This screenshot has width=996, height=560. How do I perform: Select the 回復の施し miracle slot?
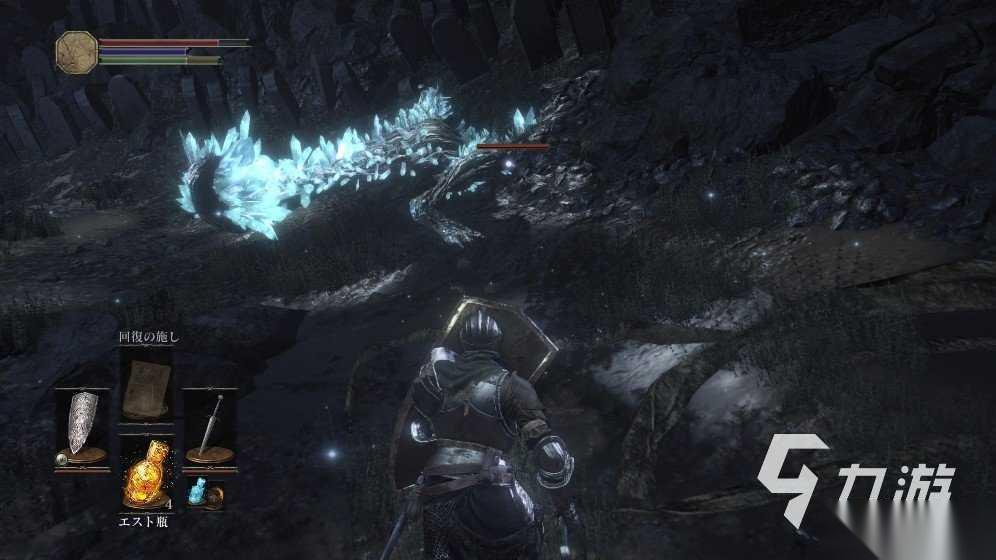point(145,389)
